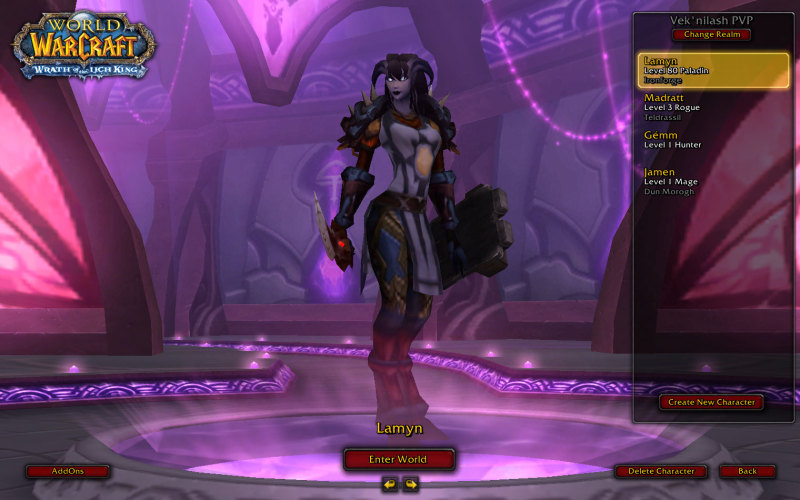Screen dimensions: 800x500
Task: Open the AddOns list
Action: pos(68,471)
